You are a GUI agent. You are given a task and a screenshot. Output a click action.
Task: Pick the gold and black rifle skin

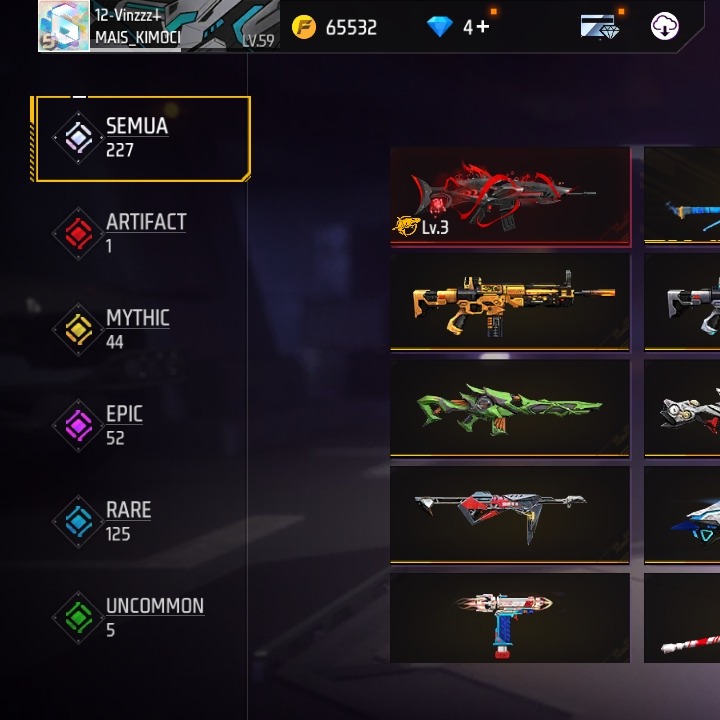[510, 301]
